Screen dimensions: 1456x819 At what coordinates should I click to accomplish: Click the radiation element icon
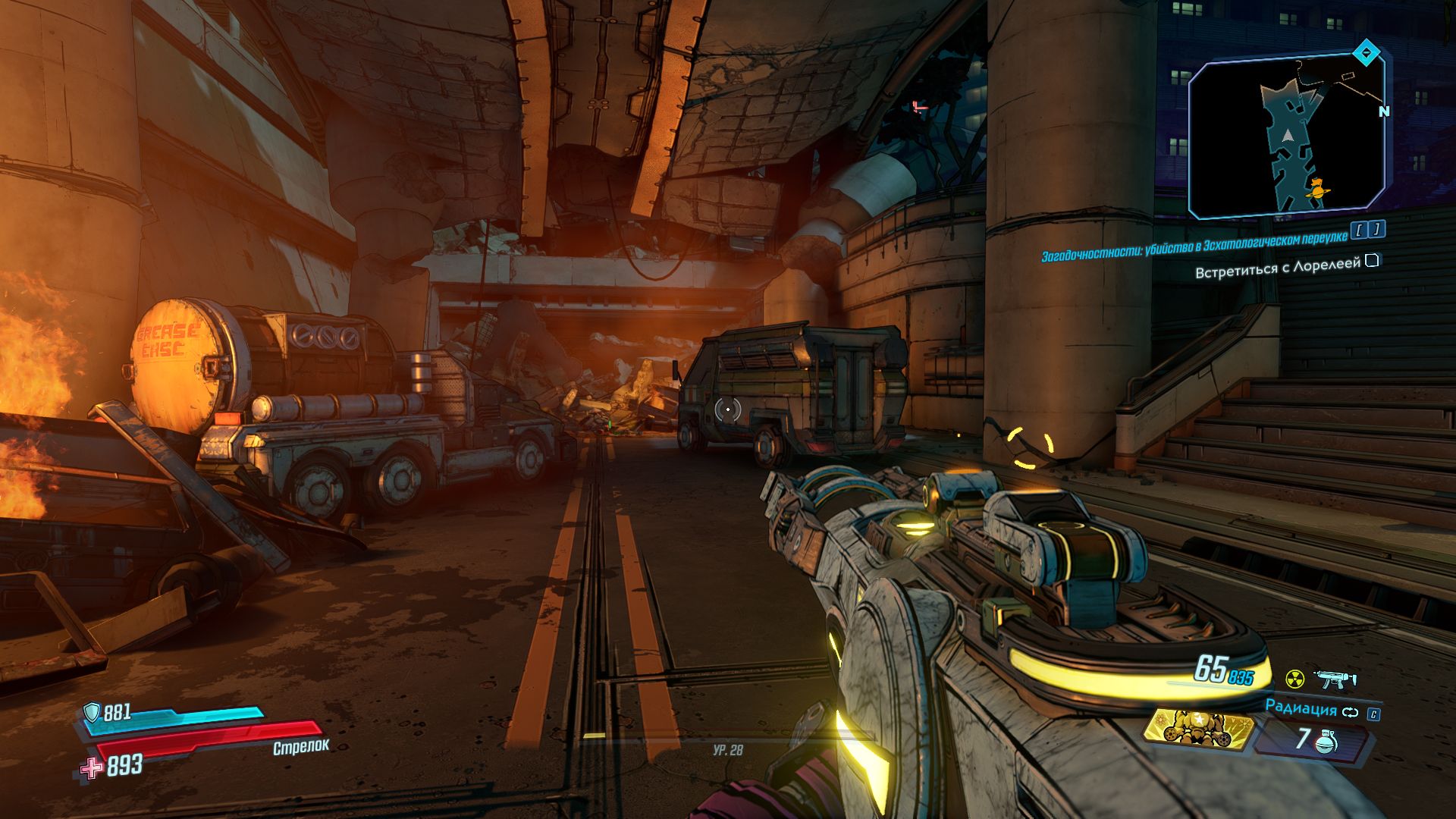click(1294, 677)
